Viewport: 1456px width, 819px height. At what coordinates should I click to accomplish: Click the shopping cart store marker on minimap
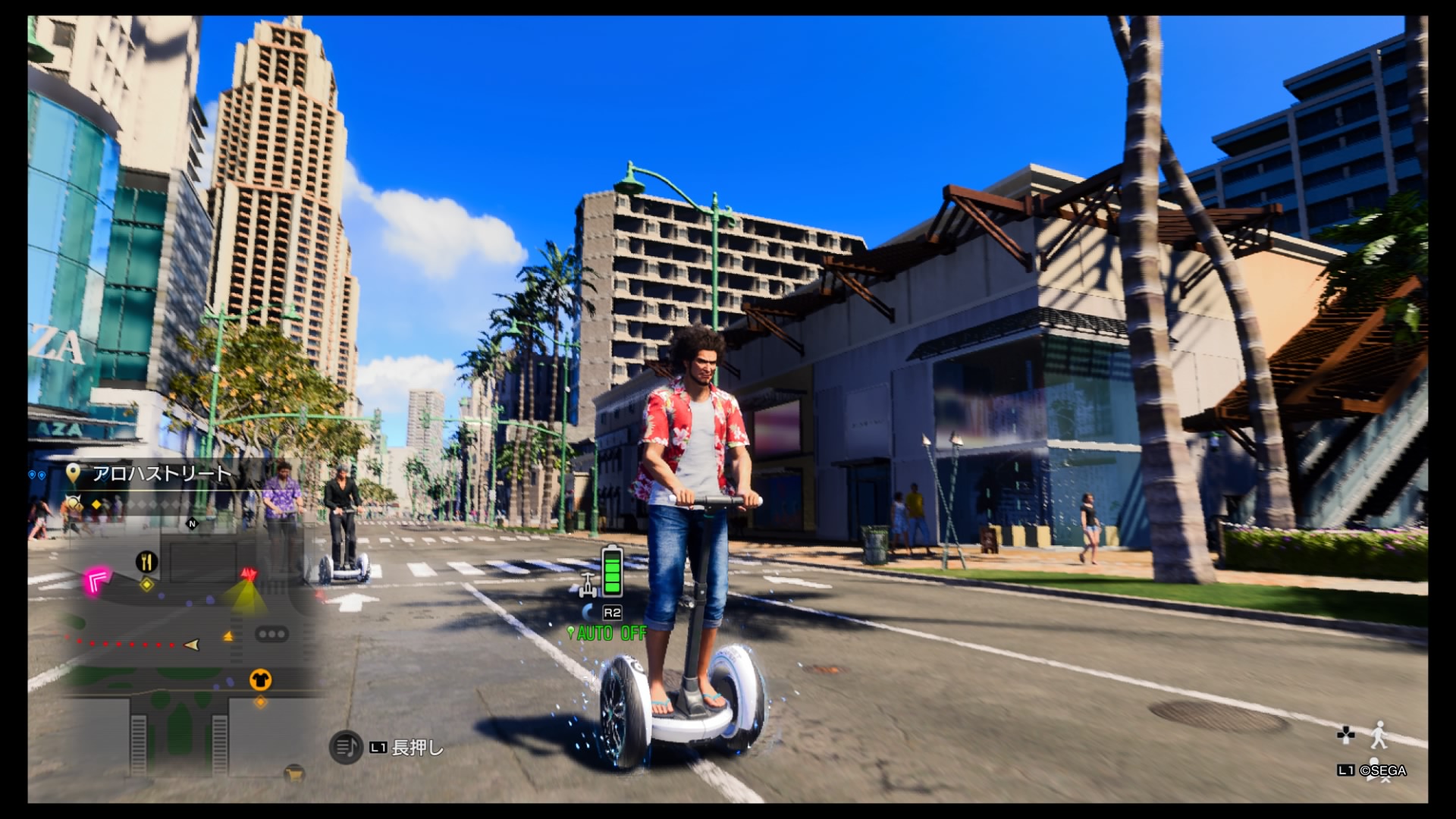point(293,773)
